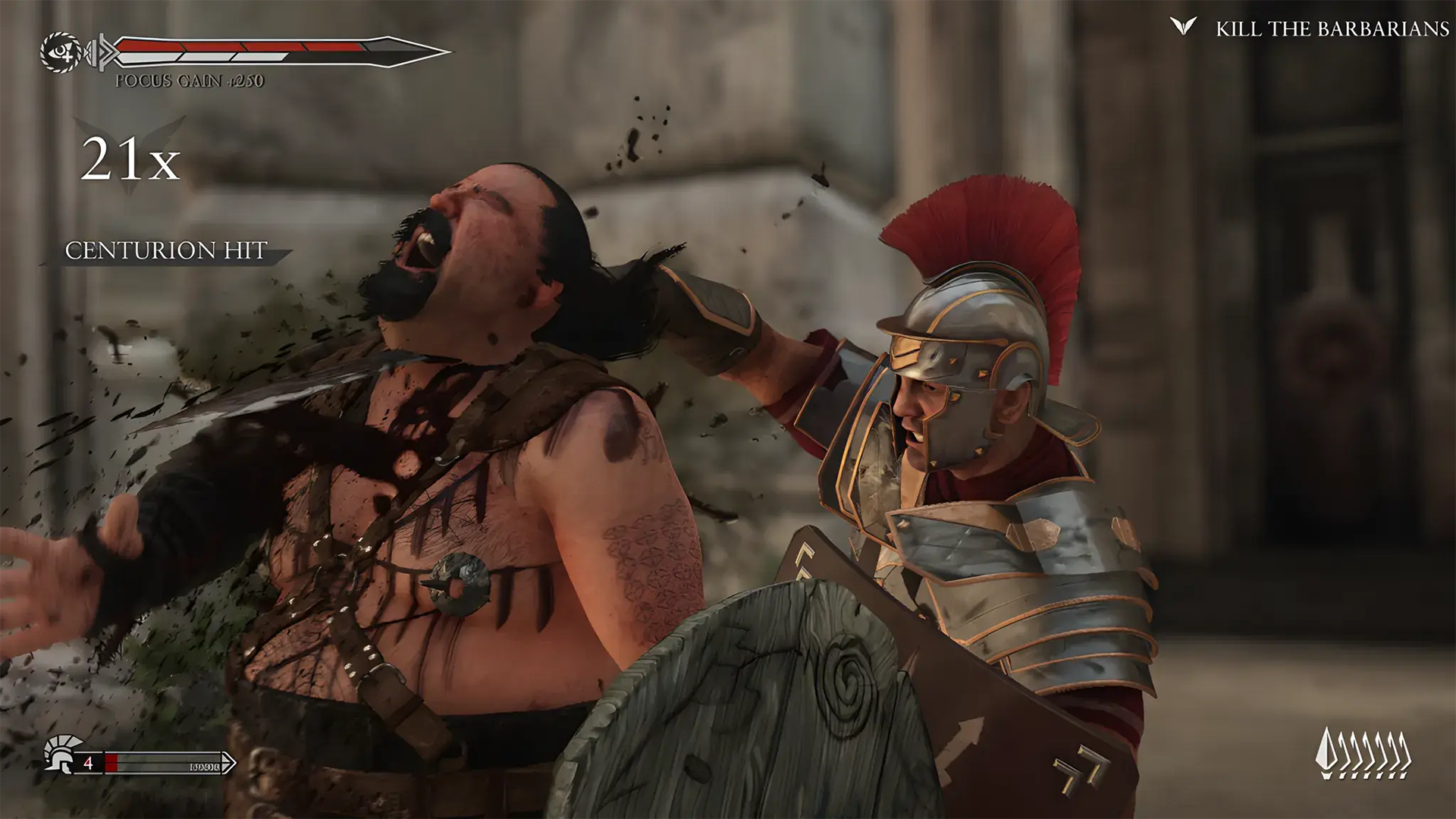Select the pilum javelins icon

(1363, 753)
